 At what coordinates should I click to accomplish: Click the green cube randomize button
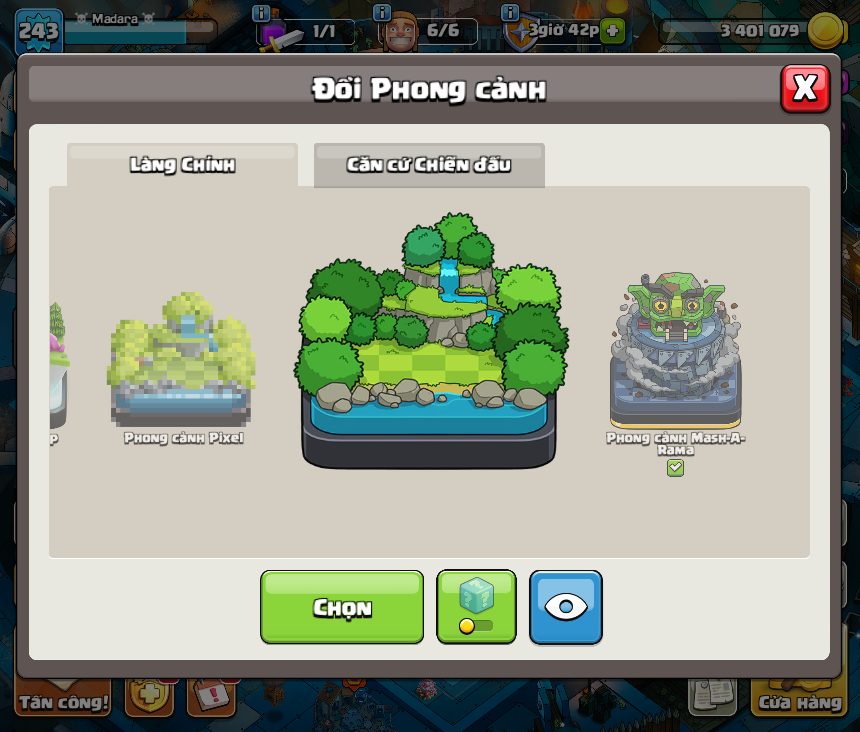coord(476,606)
